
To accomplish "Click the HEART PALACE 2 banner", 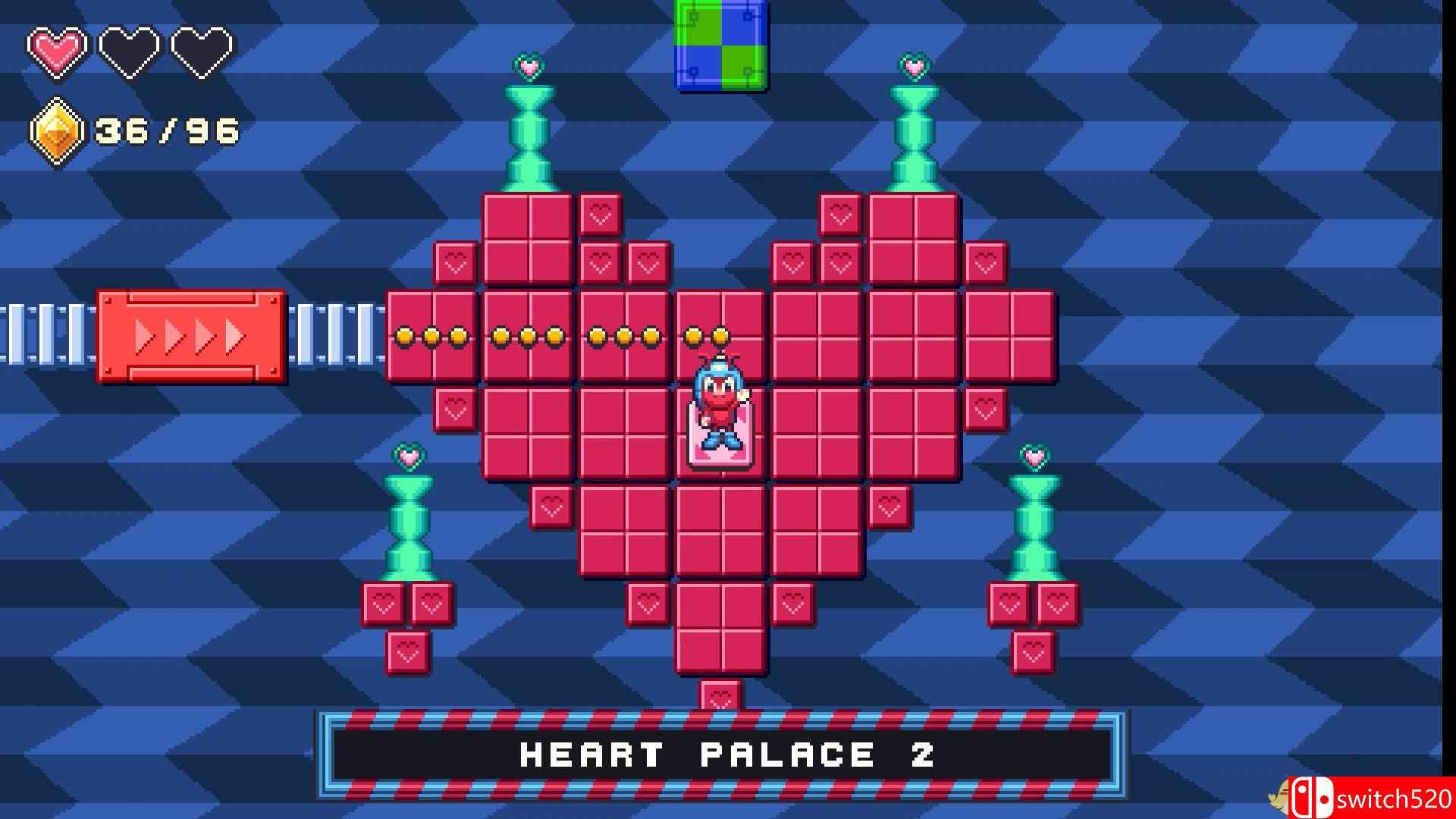I will click(x=728, y=753).
